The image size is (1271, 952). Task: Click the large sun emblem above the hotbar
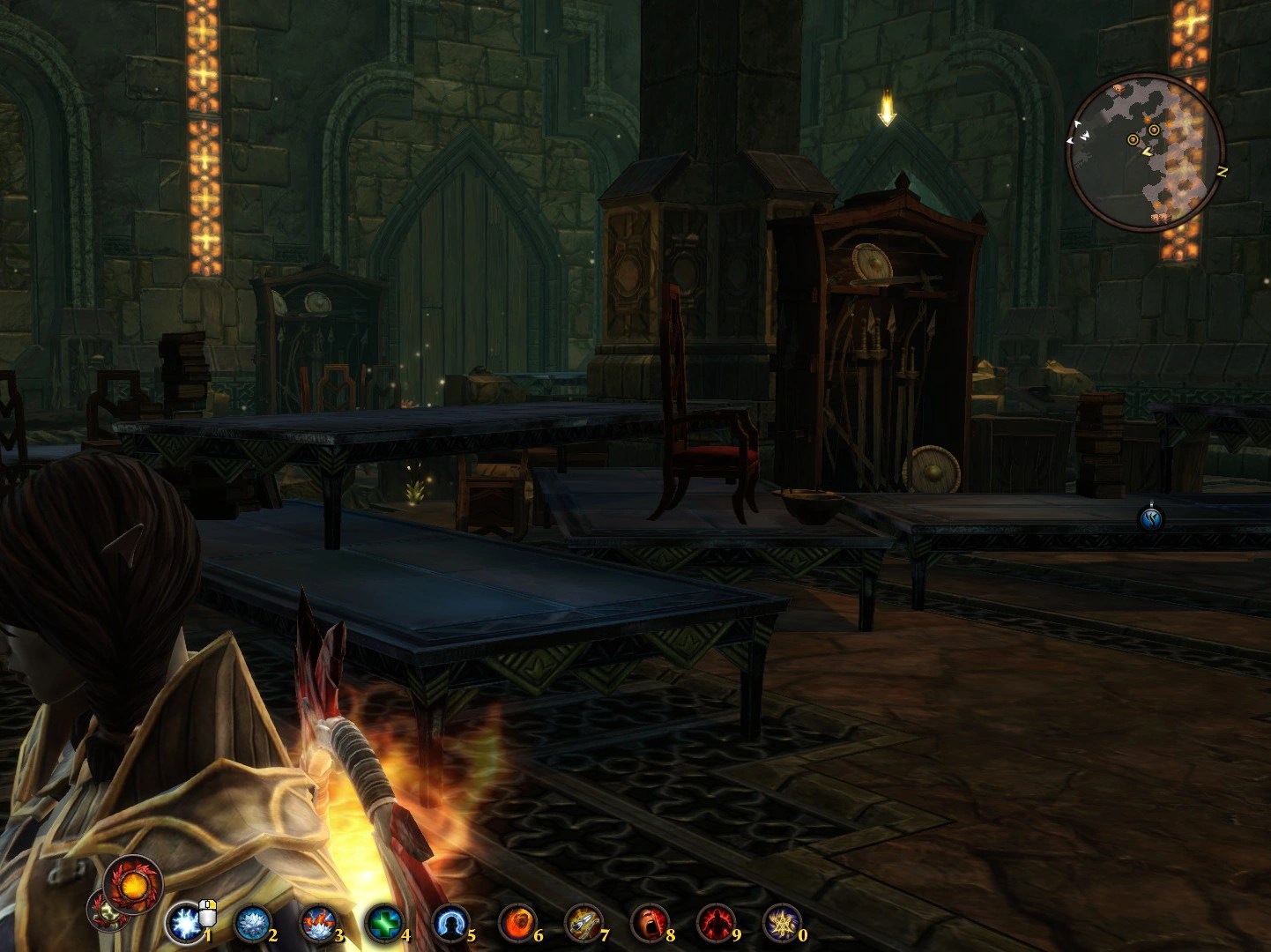click(x=133, y=881)
